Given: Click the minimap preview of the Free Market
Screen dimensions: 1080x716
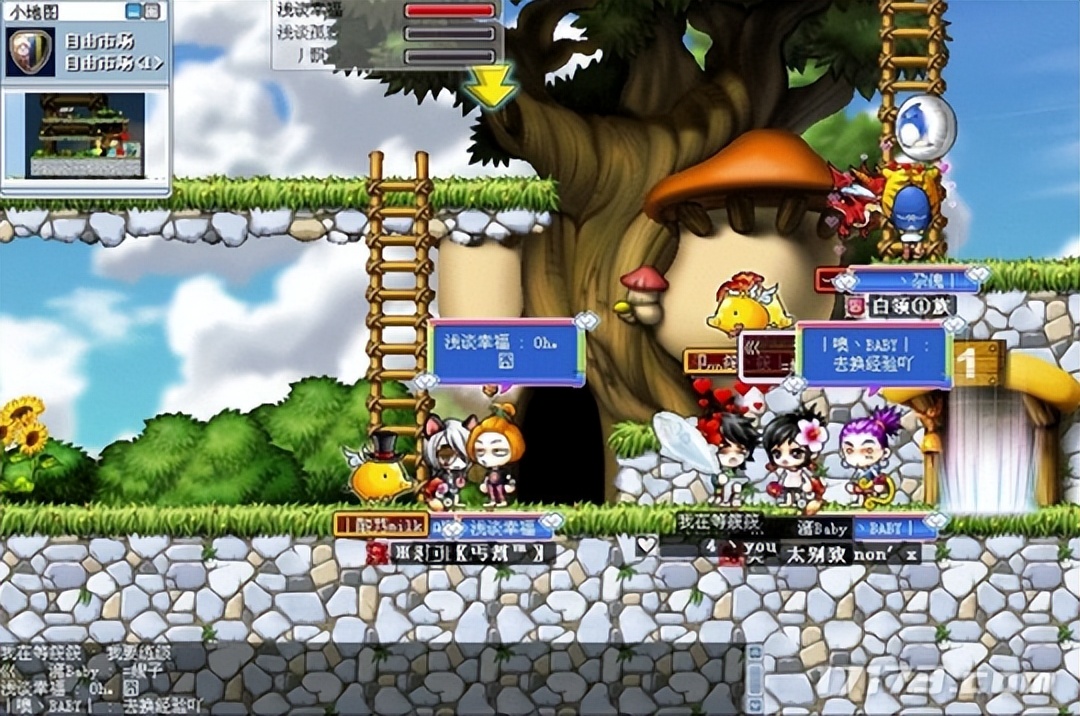Looking at the screenshot, I should pos(85,136).
